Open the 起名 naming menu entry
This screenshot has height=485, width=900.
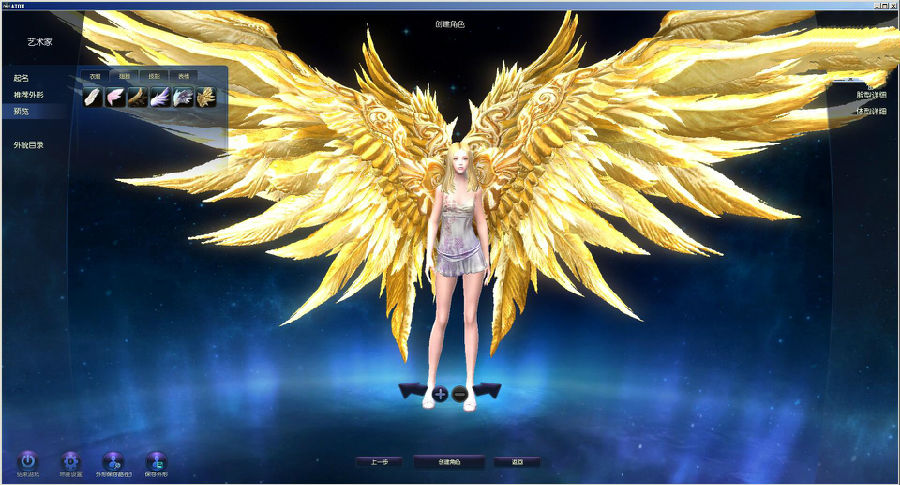22,78
